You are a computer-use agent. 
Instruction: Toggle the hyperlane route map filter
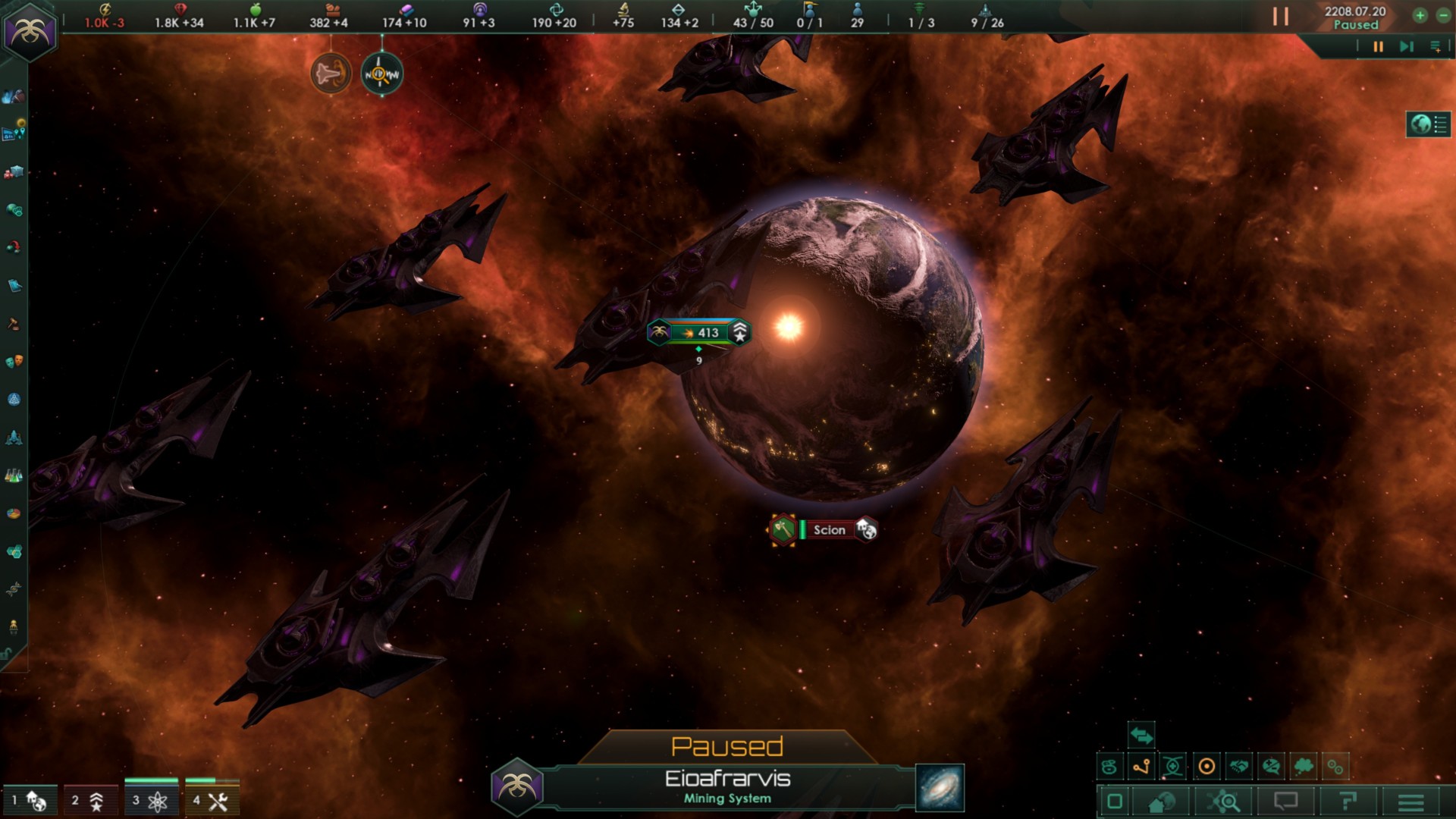[x=1141, y=767]
